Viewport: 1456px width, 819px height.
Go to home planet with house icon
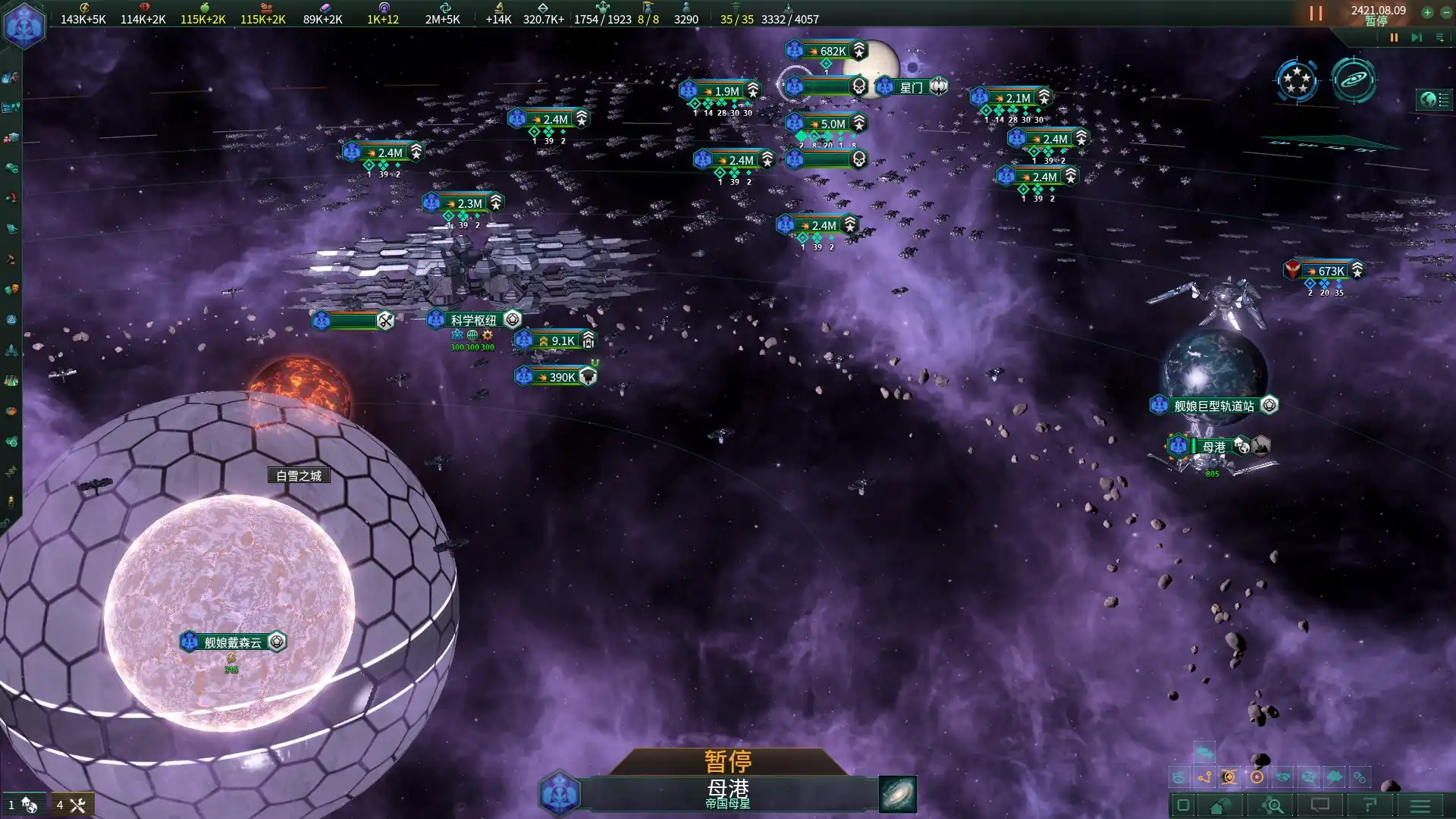[1218, 805]
